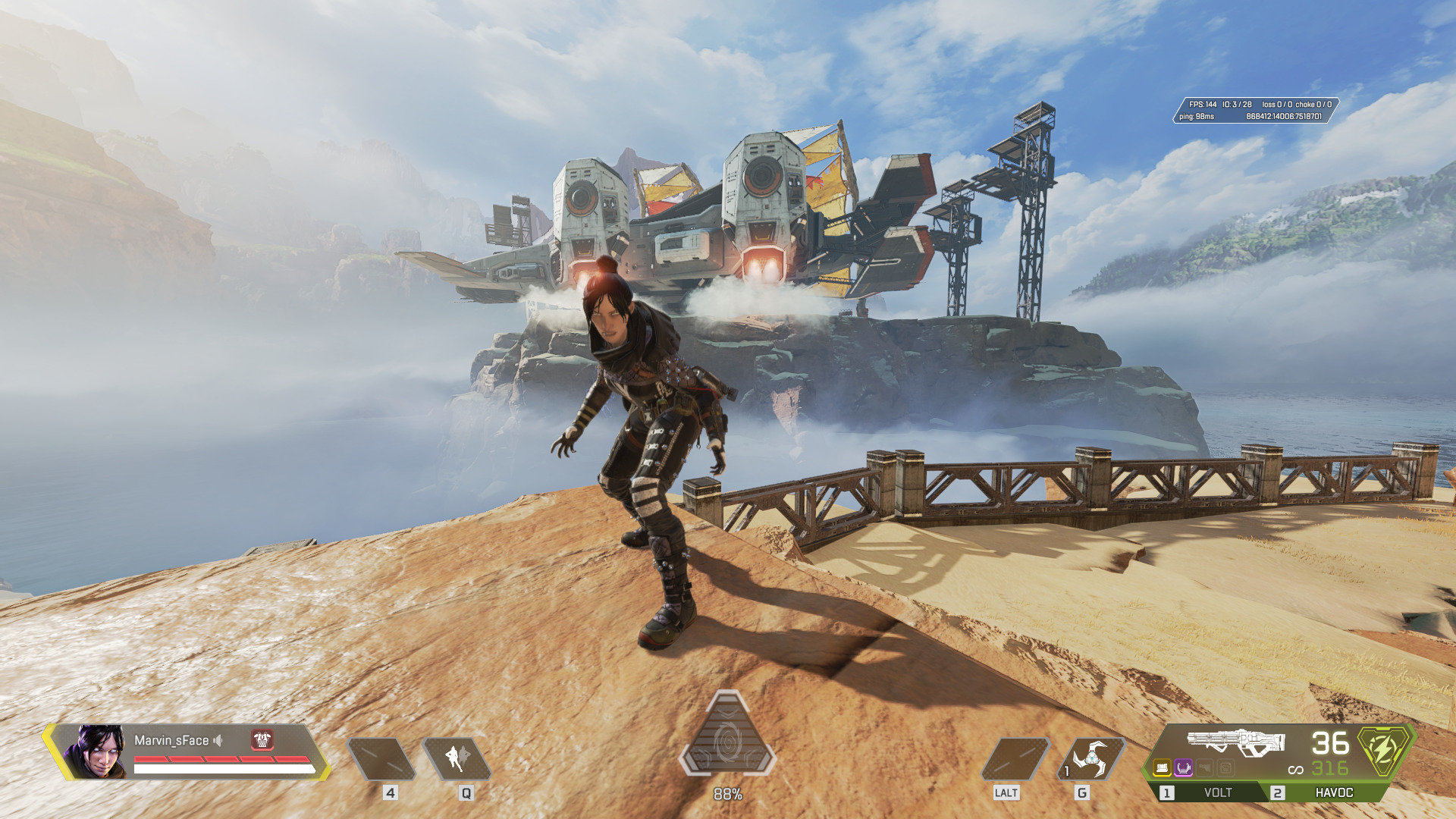
Task: Toggle the speaker icon beside Marvin_sFace
Action: pyautogui.click(x=218, y=740)
